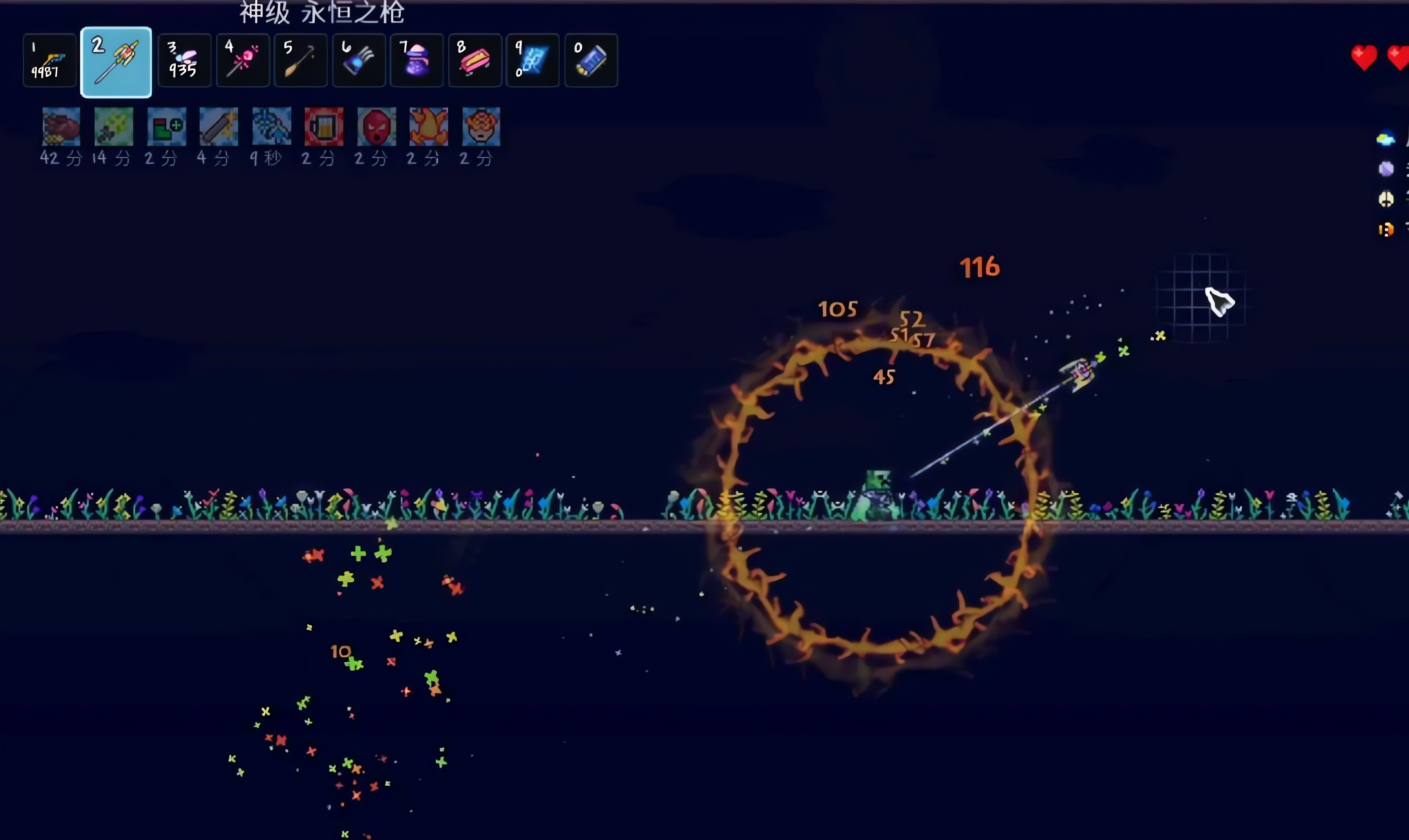This screenshot has width=1409, height=840.
Task: Choose the purple bag in slot 7
Action: [x=417, y=61]
